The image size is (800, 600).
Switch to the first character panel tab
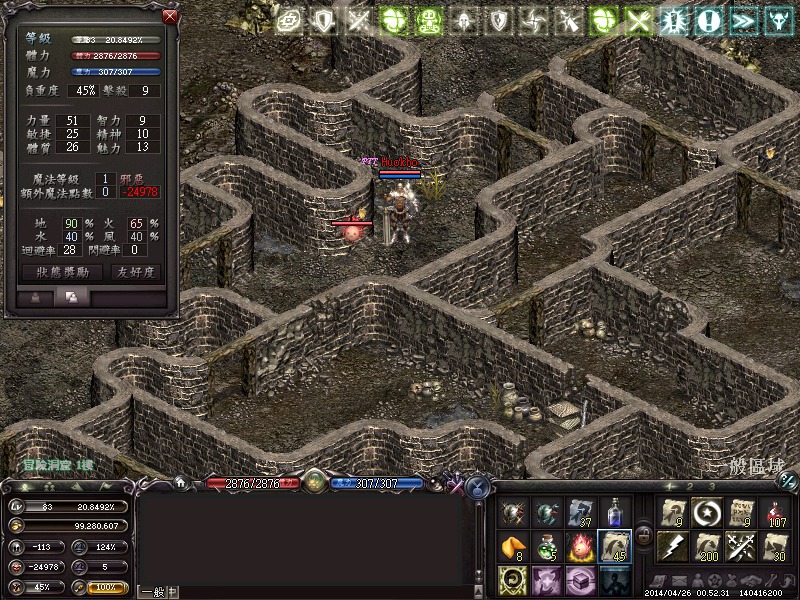tap(36, 297)
